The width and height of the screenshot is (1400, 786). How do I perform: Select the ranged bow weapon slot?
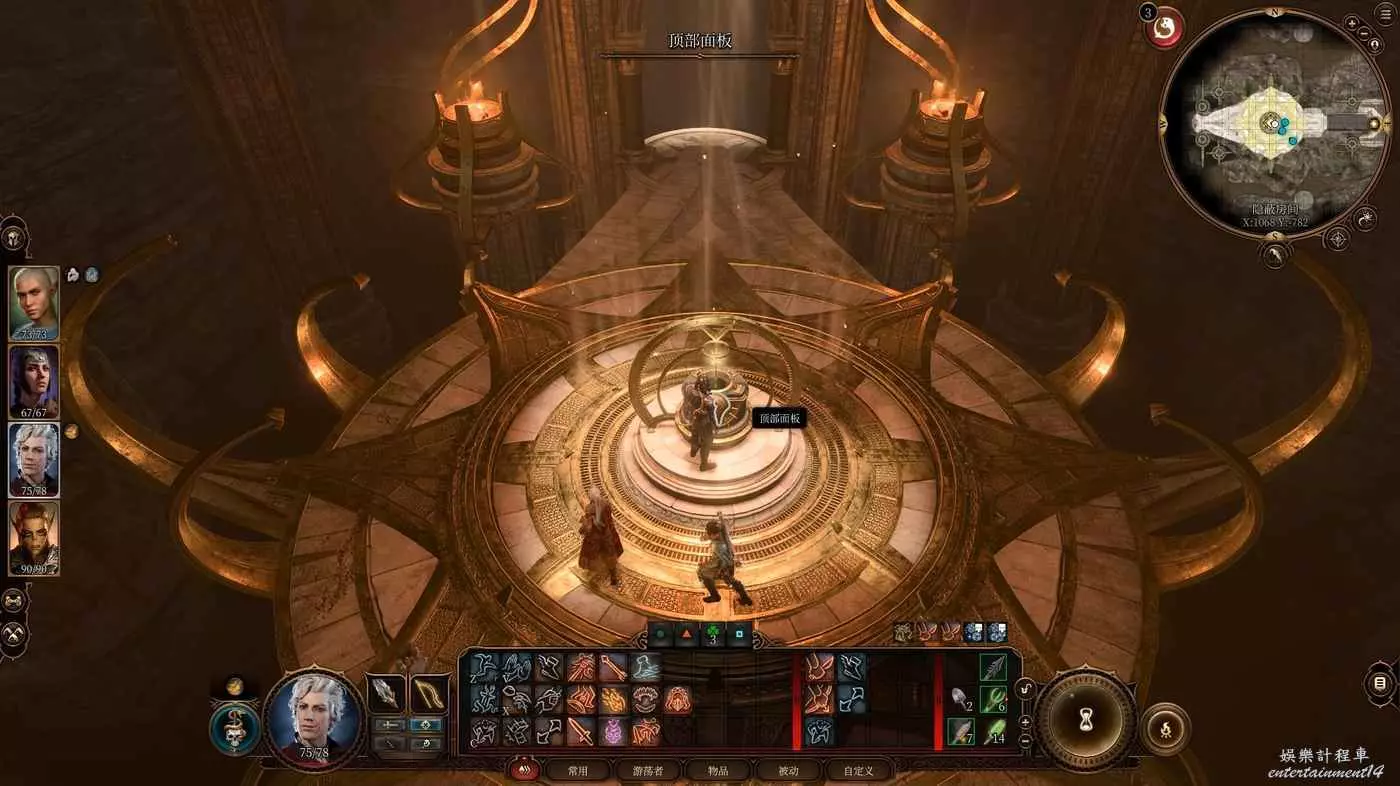click(429, 694)
